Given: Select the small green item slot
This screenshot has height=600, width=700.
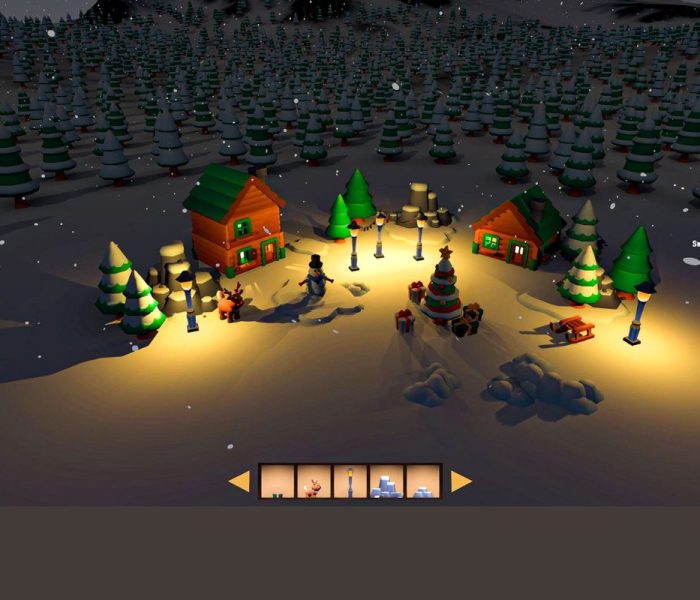Looking at the screenshot, I should [277, 481].
